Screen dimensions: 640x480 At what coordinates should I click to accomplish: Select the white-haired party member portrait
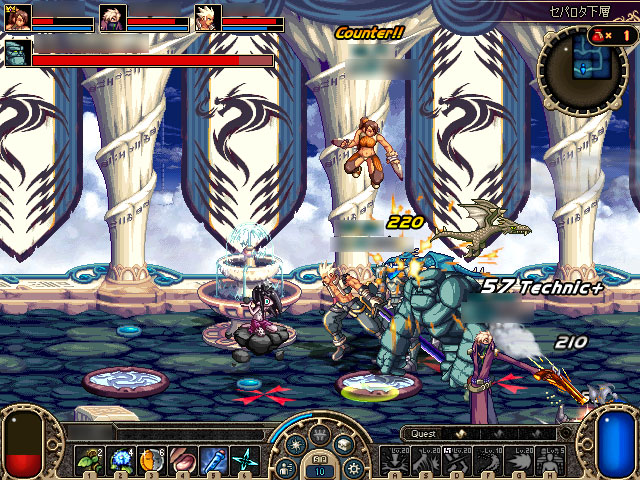(x=208, y=18)
